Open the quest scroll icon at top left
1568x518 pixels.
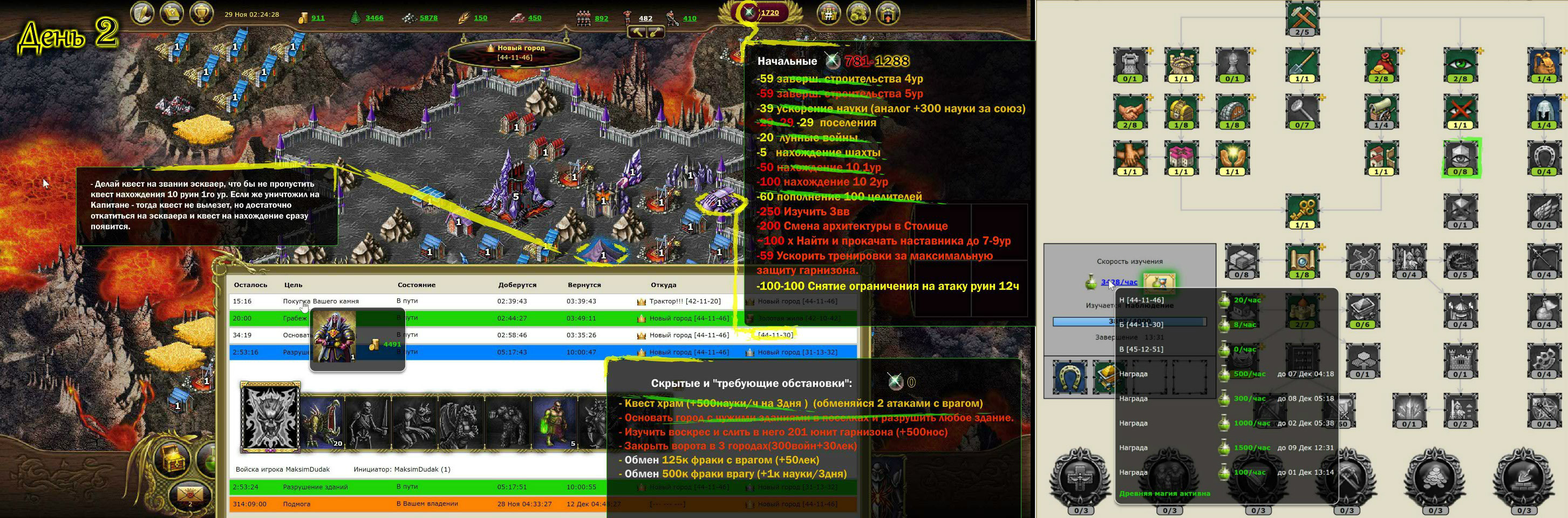pyautogui.click(x=143, y=13)
